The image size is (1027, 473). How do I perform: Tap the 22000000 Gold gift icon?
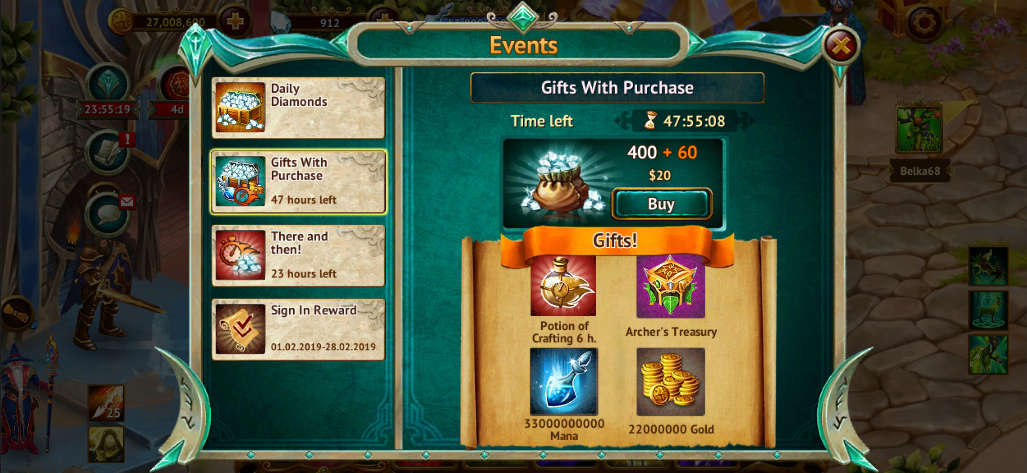click(670, 381)
